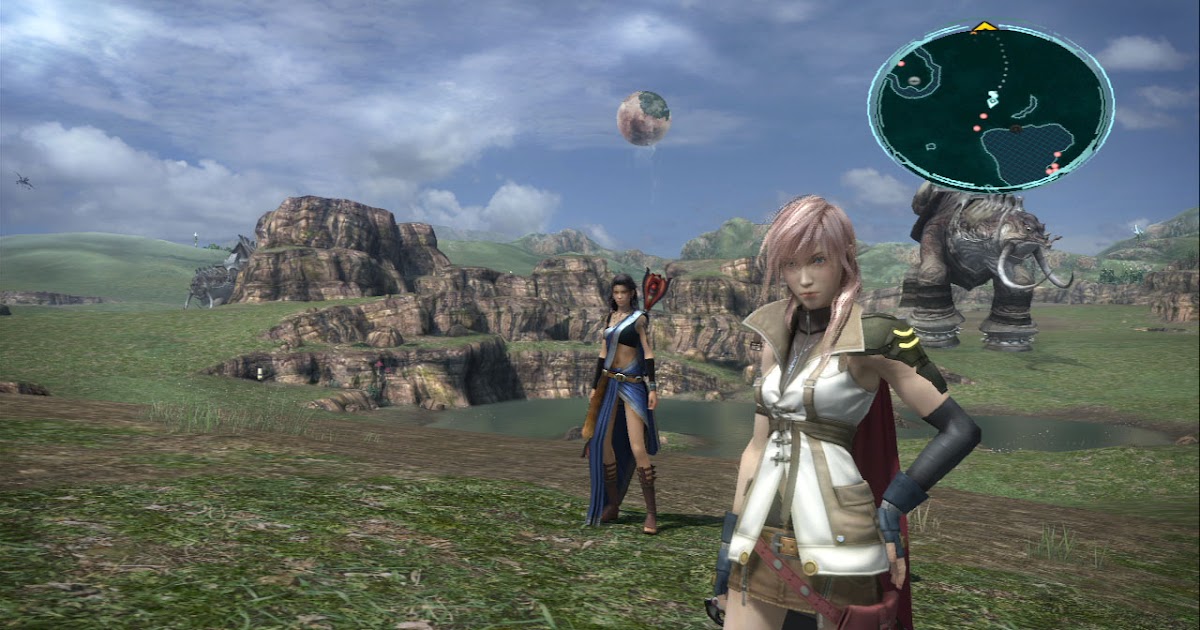The height and width of the screenshot is (630, 1200).
Task: Click the yellow objective arrow on minimap
Action: click(984, 26)
